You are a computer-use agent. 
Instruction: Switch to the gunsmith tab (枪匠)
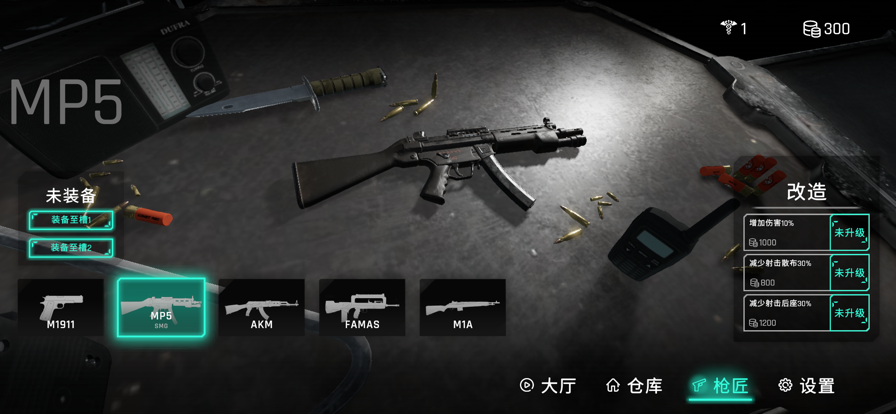coord(720,386)
